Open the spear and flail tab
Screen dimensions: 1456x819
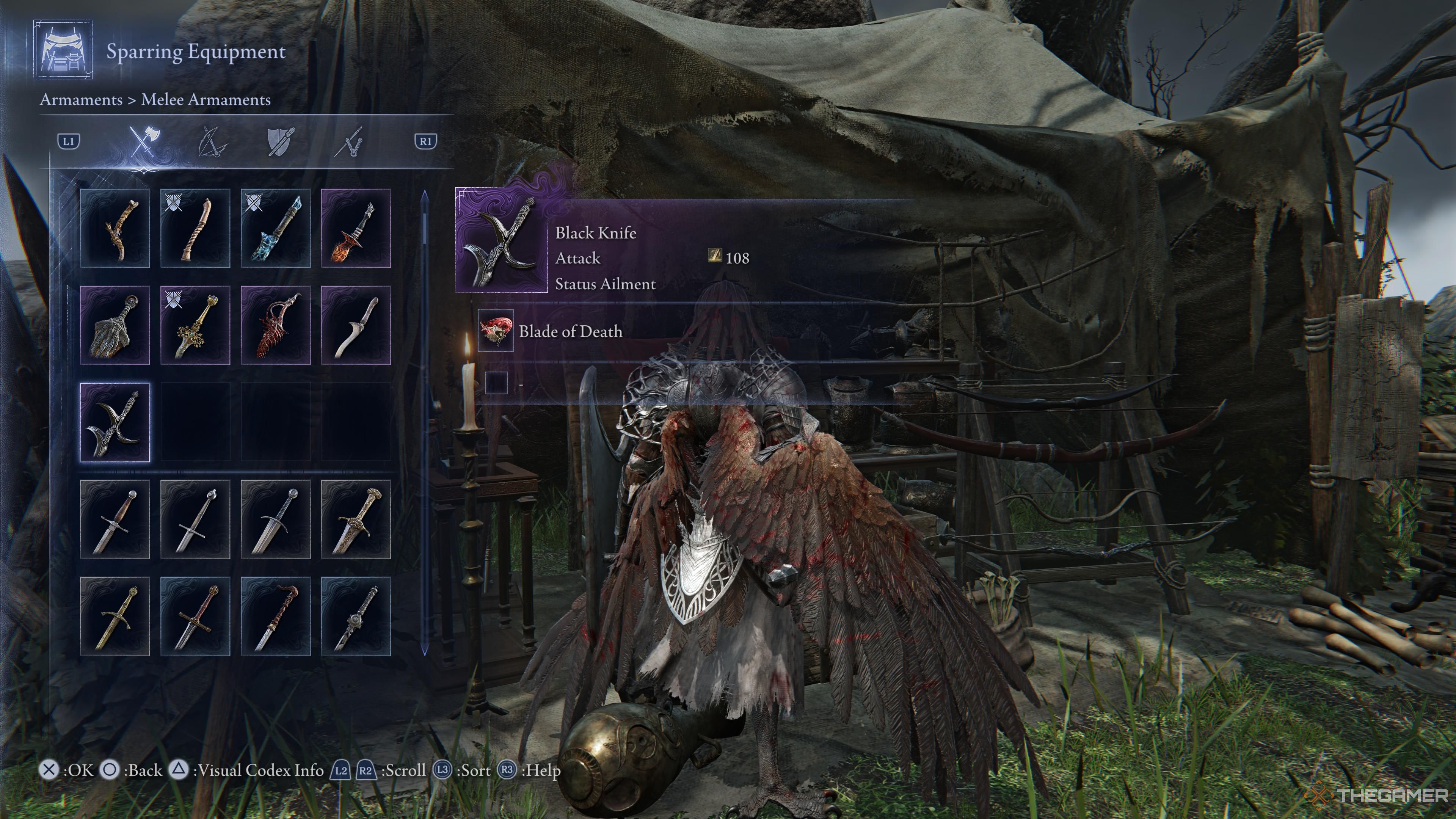349,141
